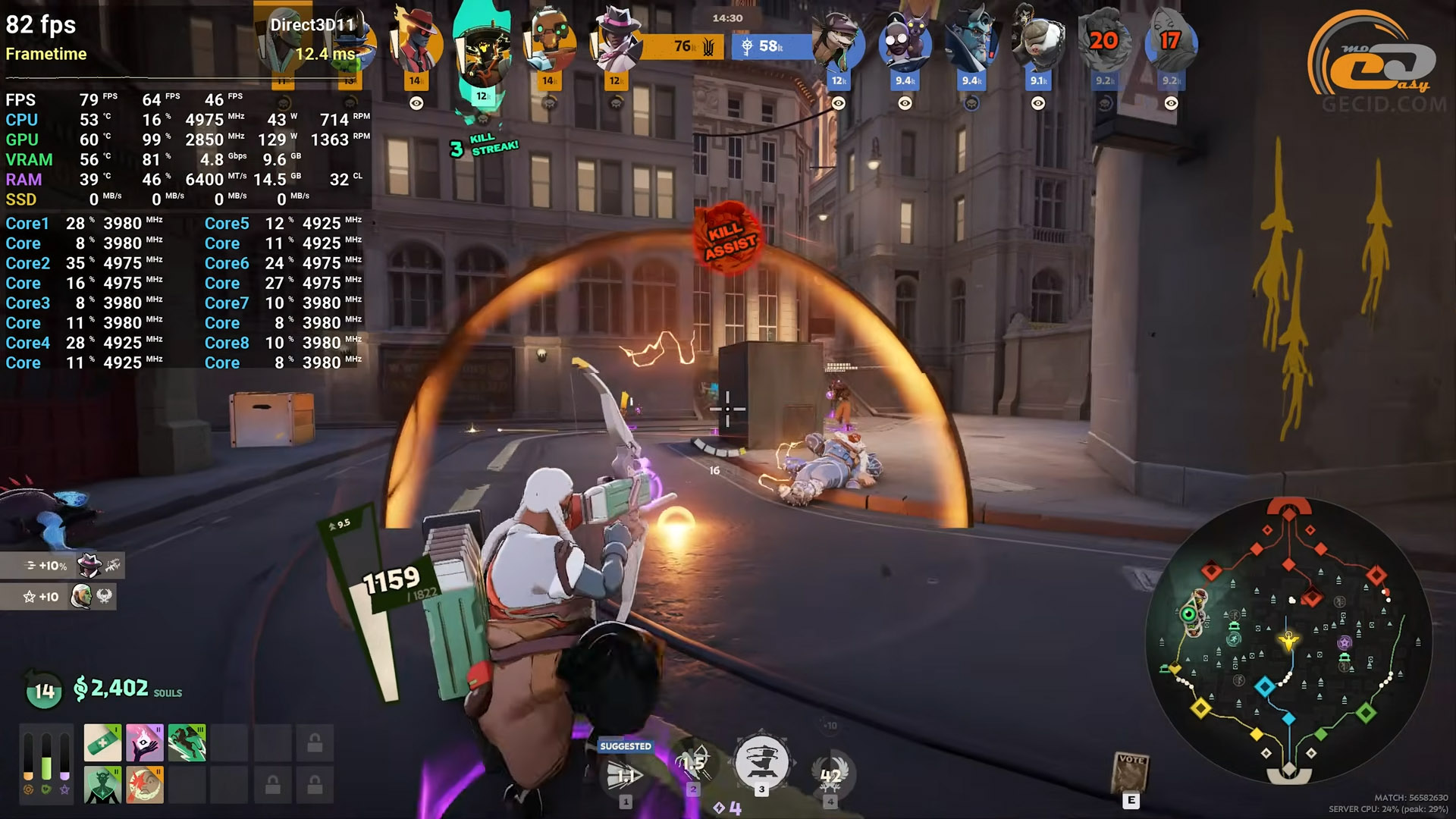Click the dead hero portrait showing 20
Viewport: 1456px width, 819px height.
tap(1104, 42)
